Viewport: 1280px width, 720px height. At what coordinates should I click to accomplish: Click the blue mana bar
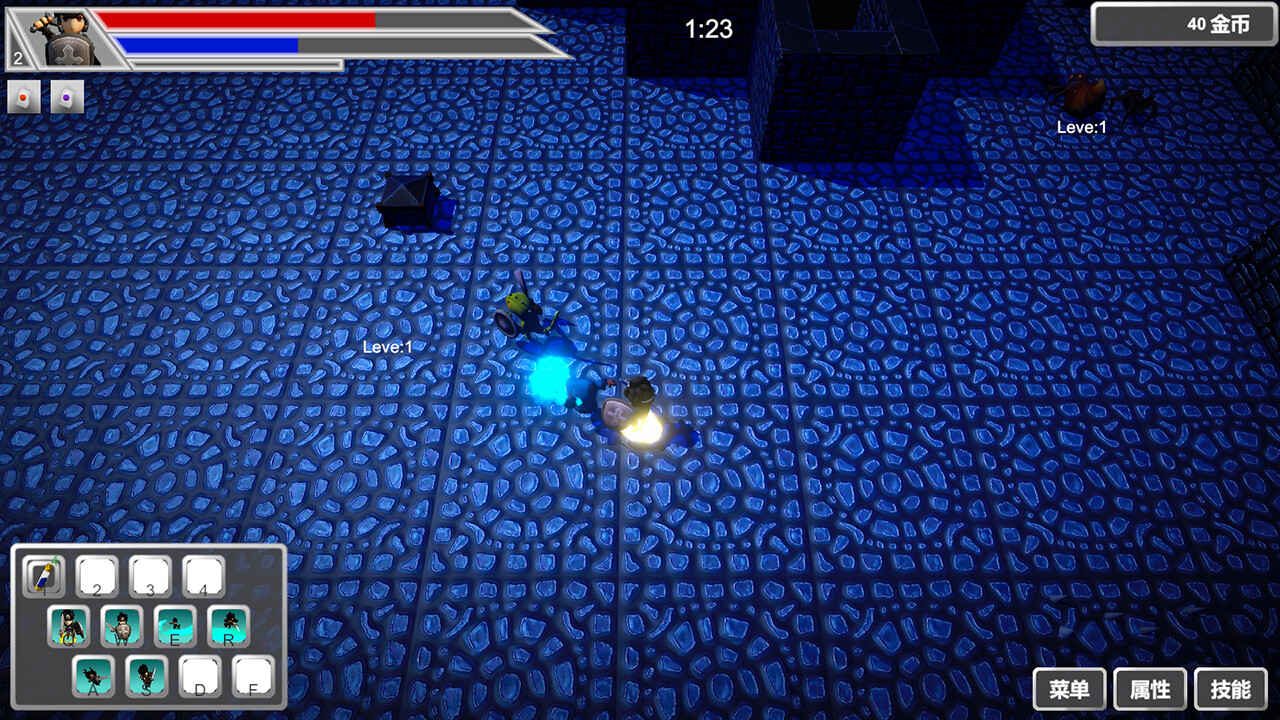pyautogui.click(x=210, y=44)
